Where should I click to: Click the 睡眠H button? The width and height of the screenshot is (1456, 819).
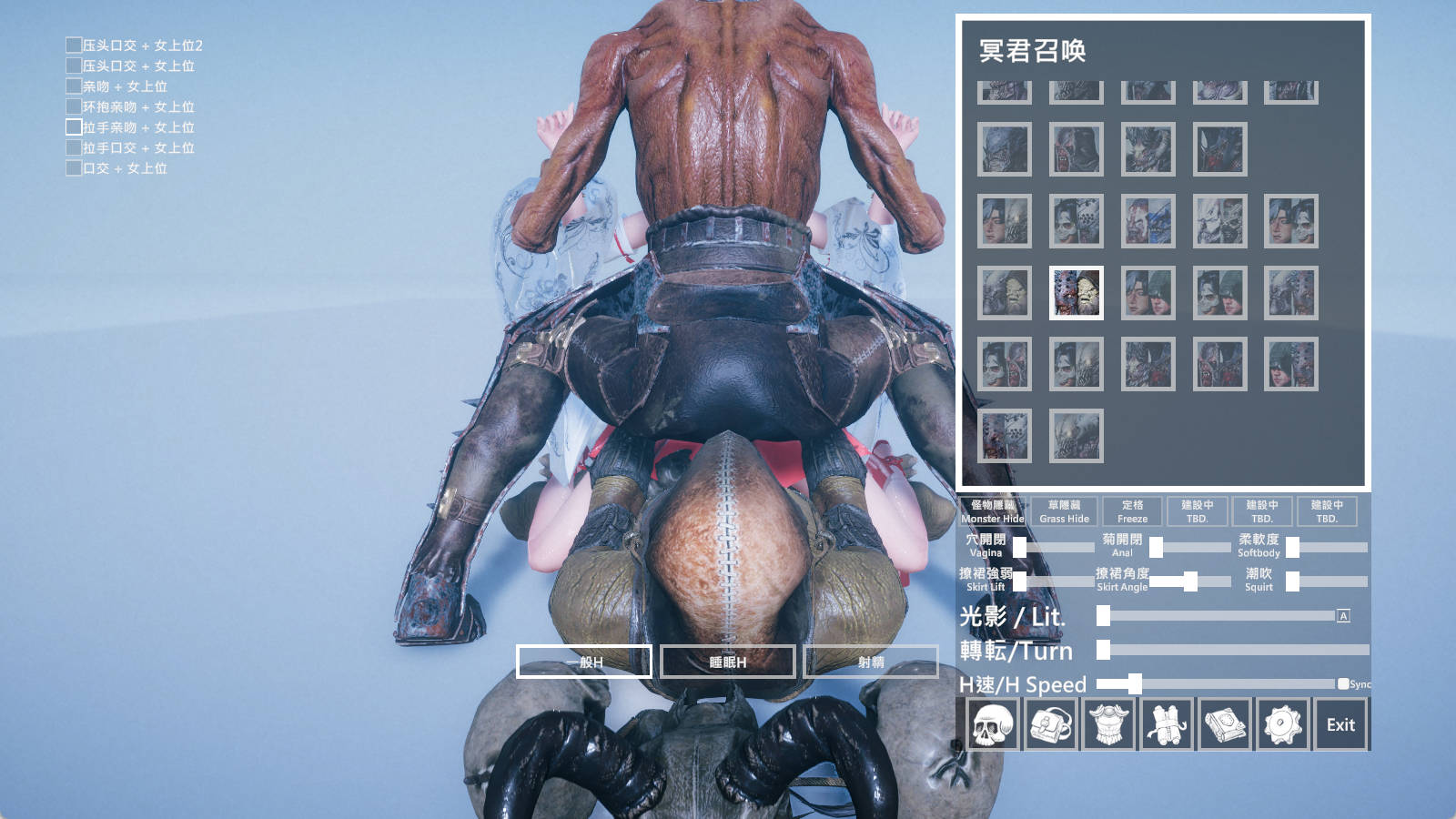pyautogui.click(x=728, y=662)
